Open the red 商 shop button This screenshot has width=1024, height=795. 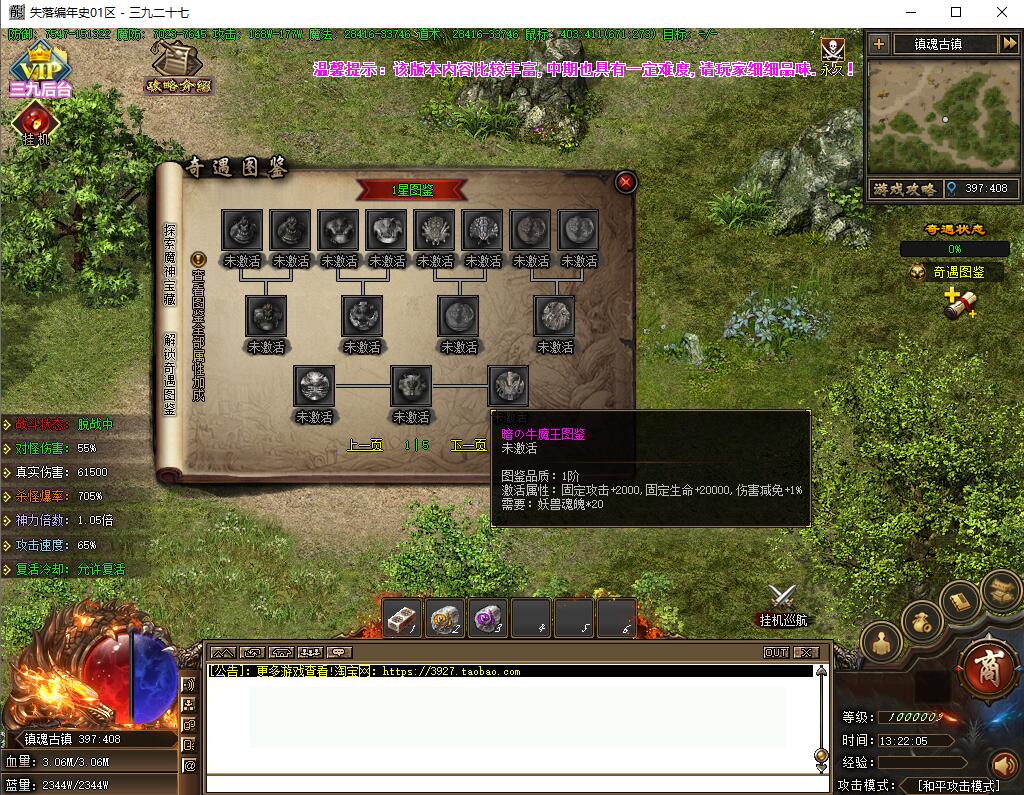[x=987, y=669]
